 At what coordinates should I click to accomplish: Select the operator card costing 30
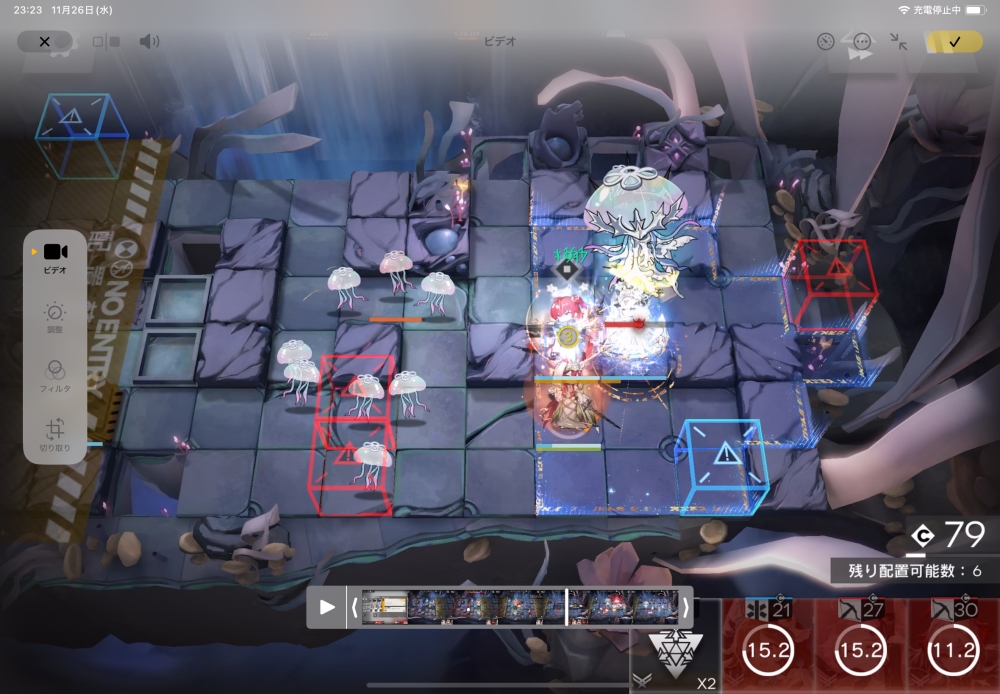tap(952, 647)
